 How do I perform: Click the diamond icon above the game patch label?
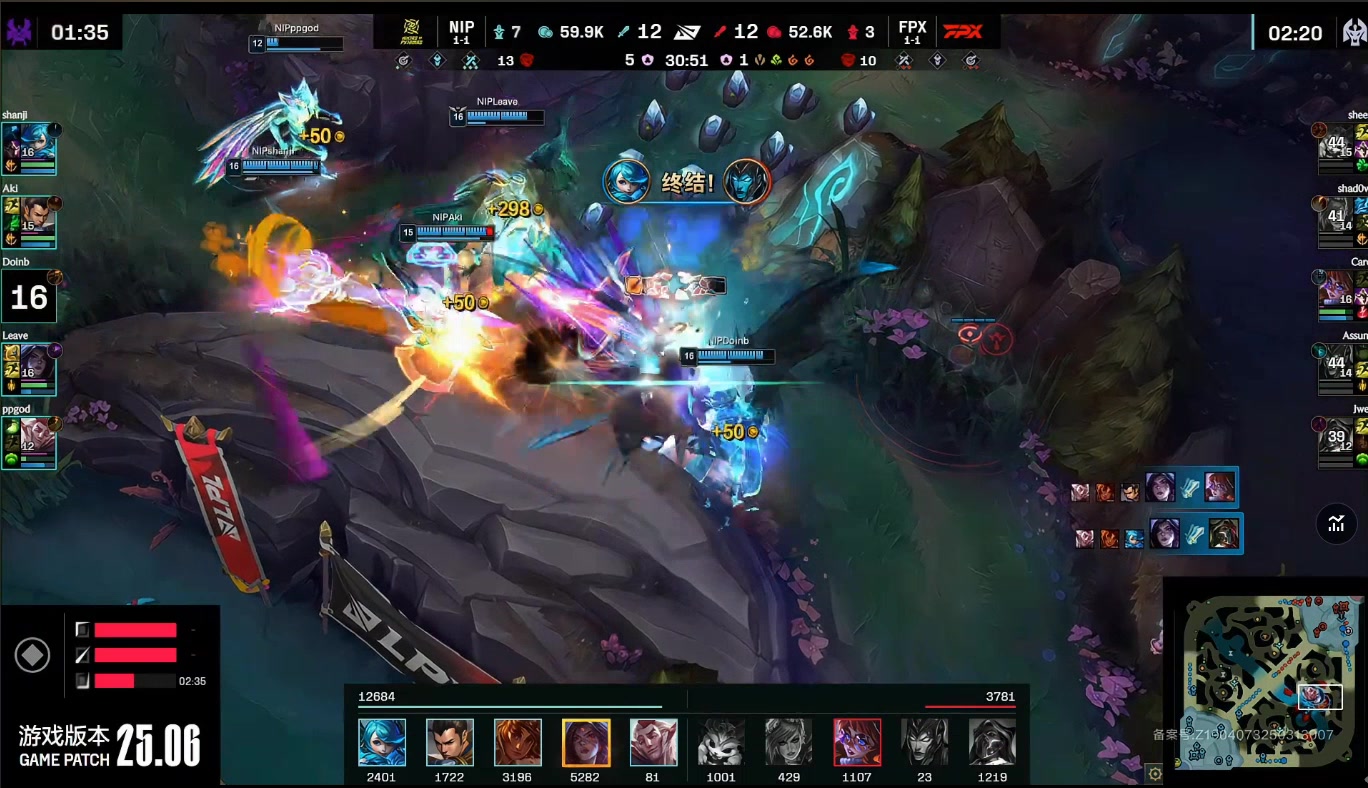coord(33,656)
